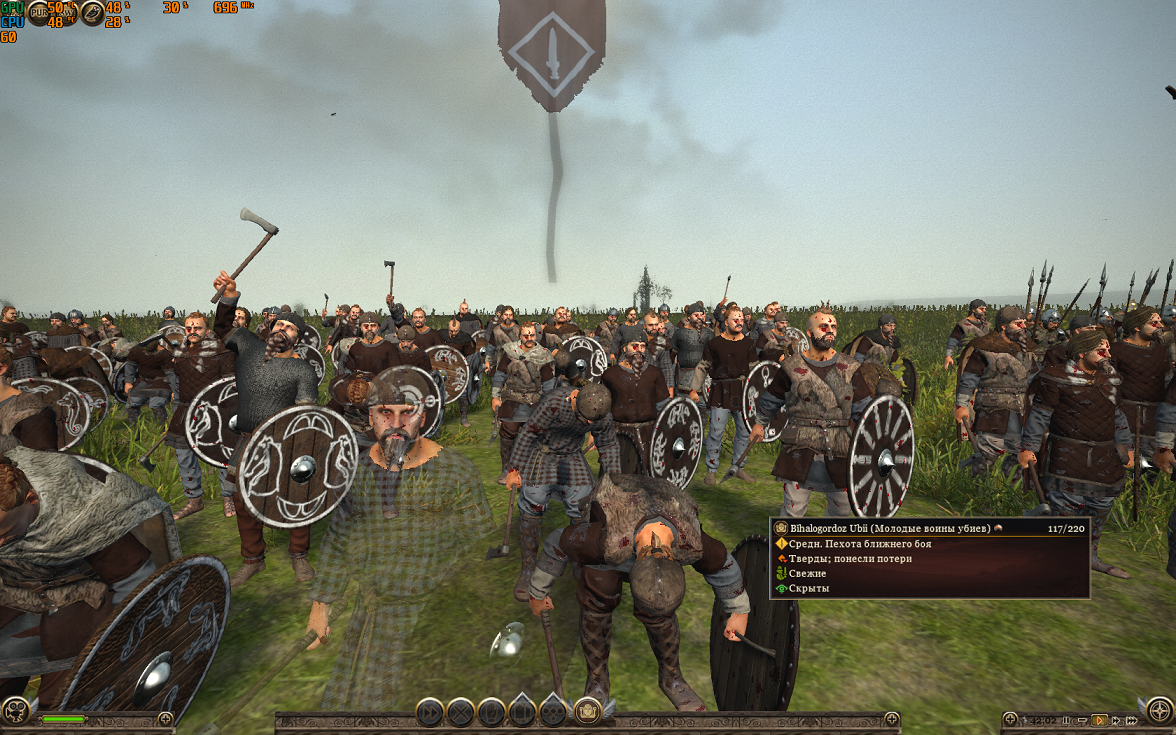The width and height of the screenshot is (1176, 735).
Task: Set slow-motion speed with the minus control
Action: pos(1082,720)
